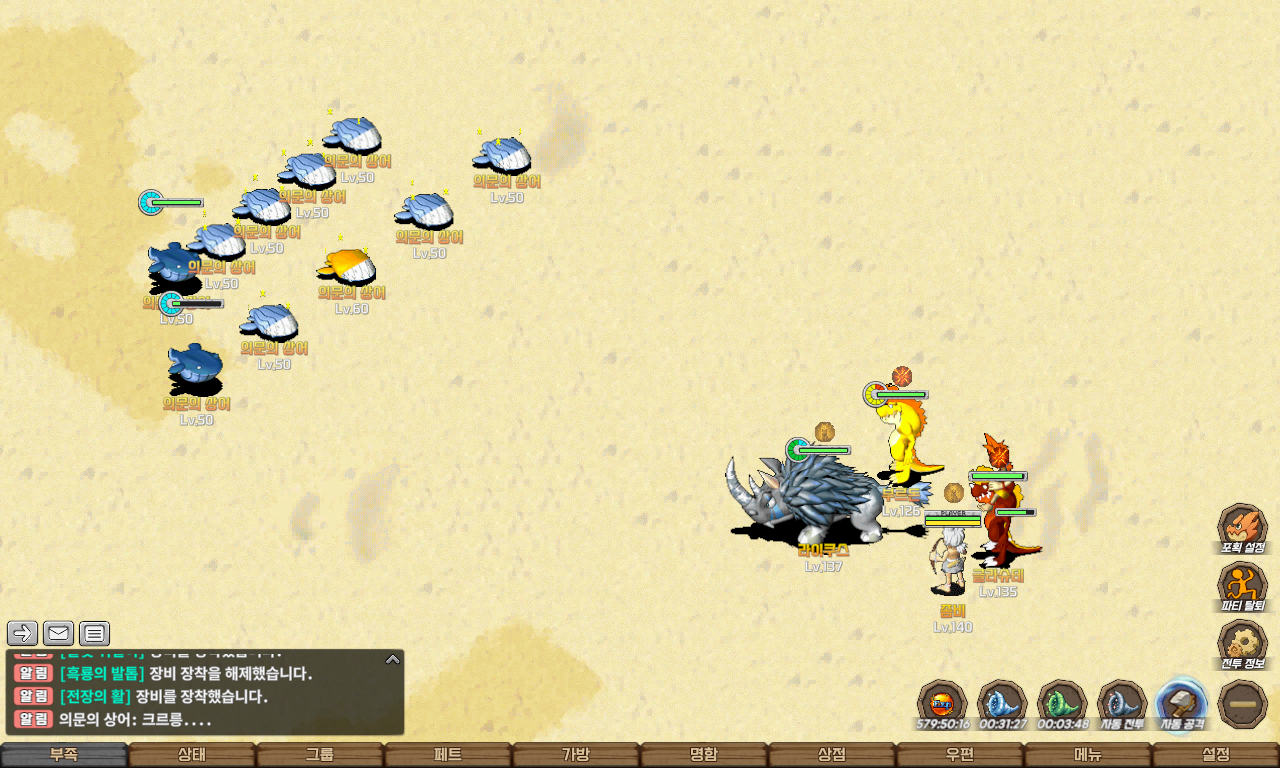Open the envelope message button above chat
1280x768 pixels.
click(x=59, y=633)
